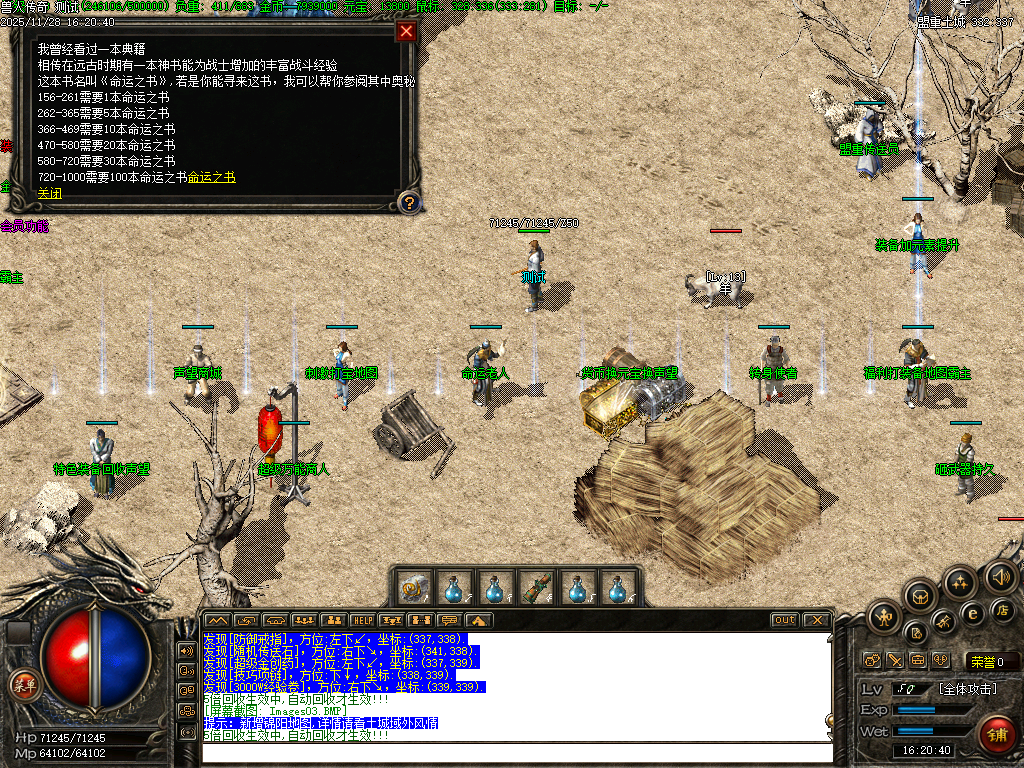Open the character equipment round icon
This screenshot has width=1024, height=768.
[884, 617]
